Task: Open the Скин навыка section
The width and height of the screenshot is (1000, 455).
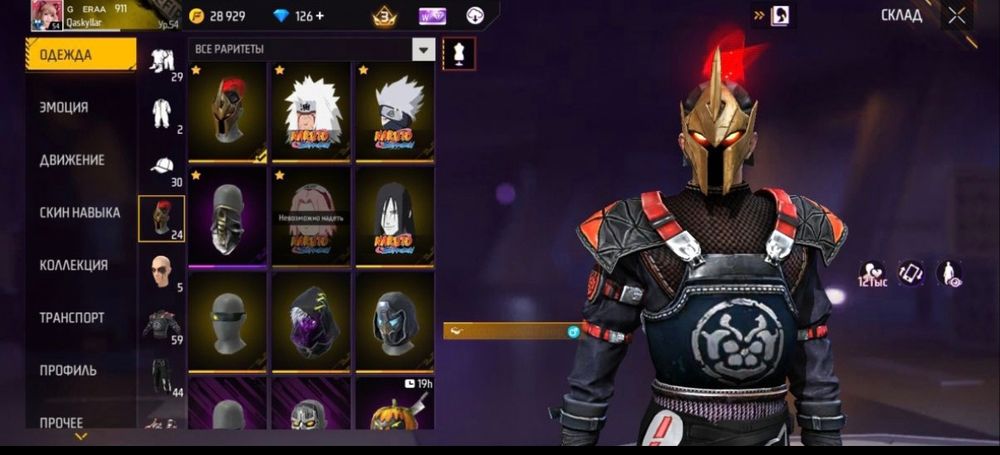Action: (80, 212)
